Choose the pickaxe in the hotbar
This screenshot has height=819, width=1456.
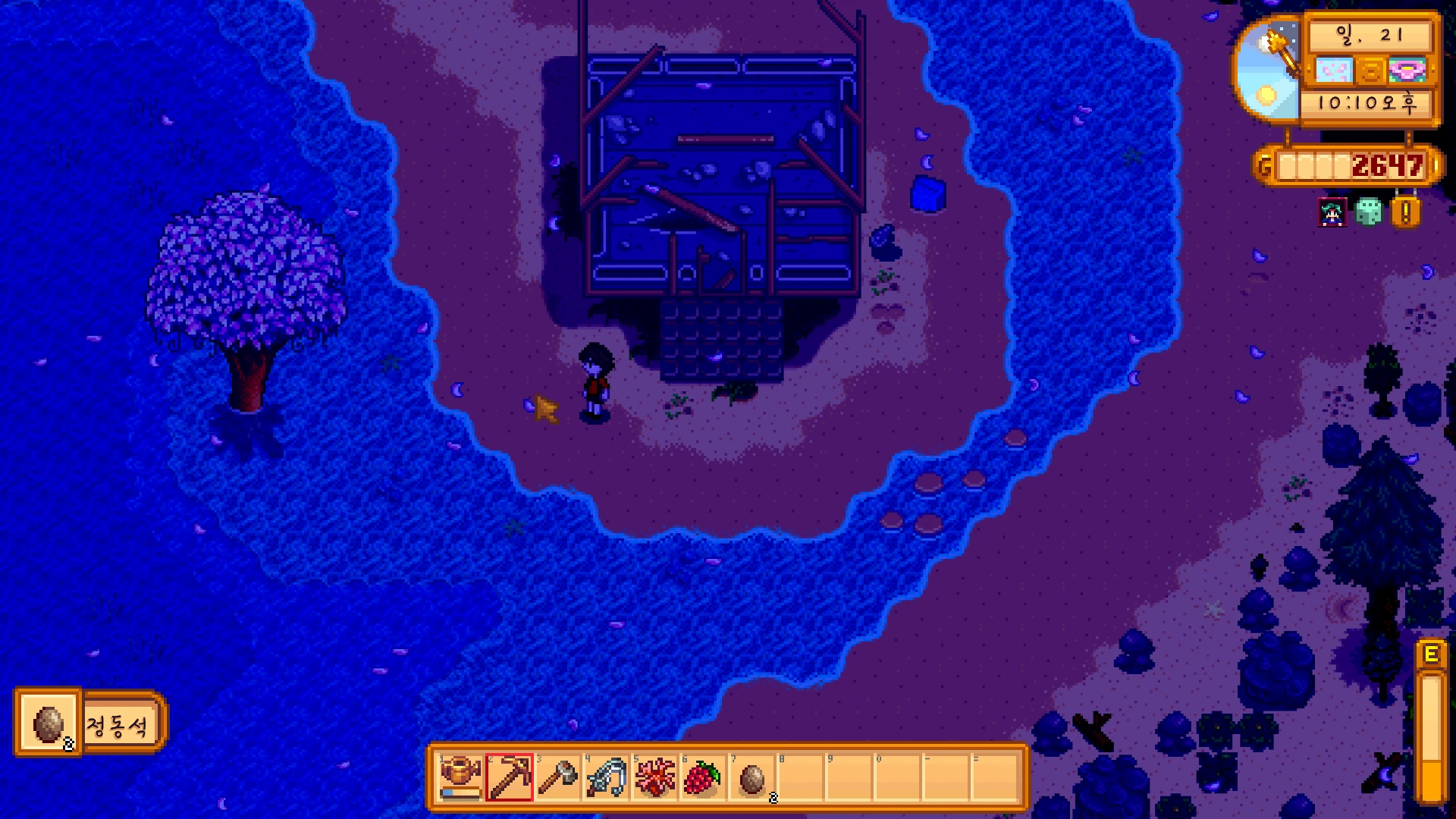(509, 777)
